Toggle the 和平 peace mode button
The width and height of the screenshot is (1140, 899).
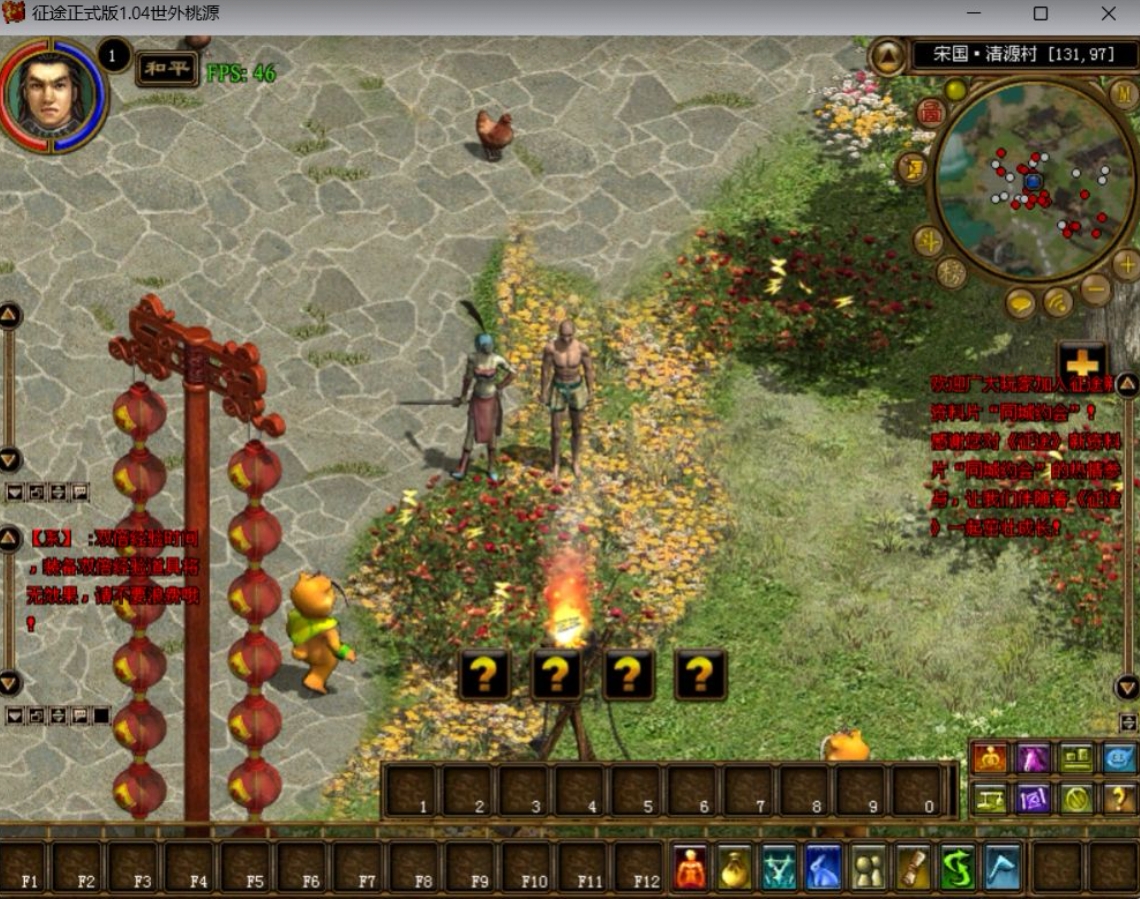[166, 69]
